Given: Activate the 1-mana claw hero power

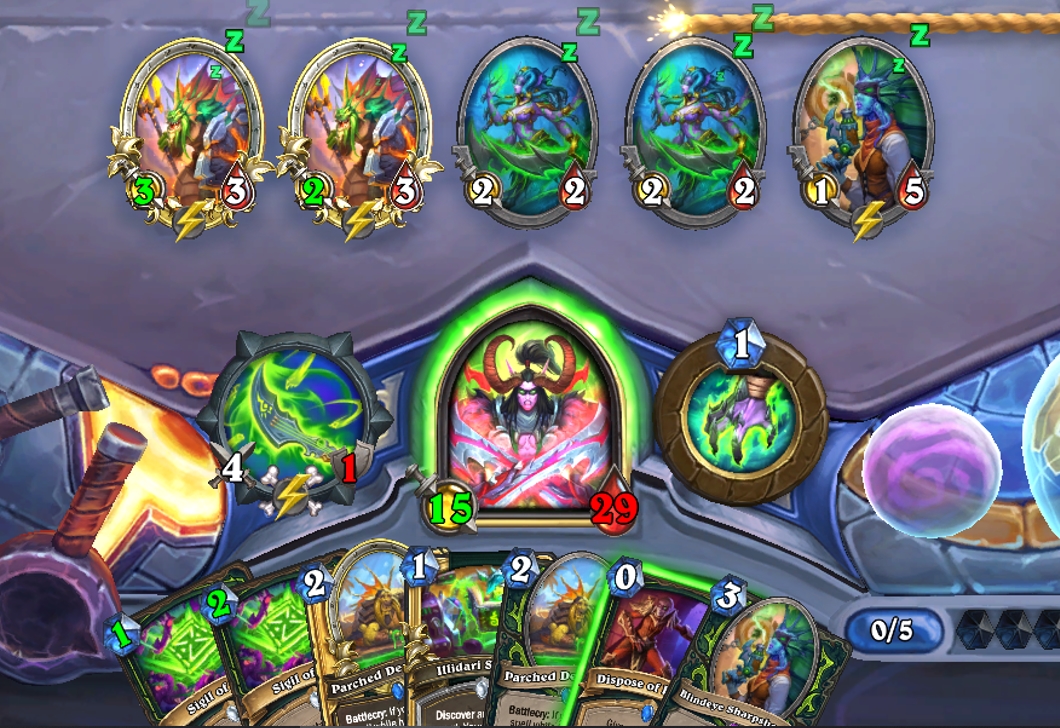Looking at the screenshot, I should (741, 418).
